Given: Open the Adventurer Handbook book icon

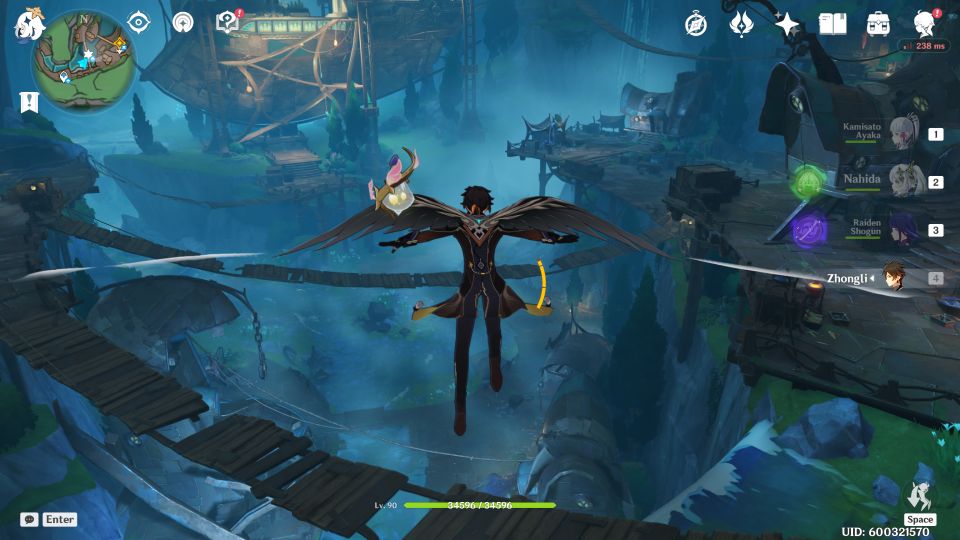Looking at the screenshot, I should pos(832,24).
